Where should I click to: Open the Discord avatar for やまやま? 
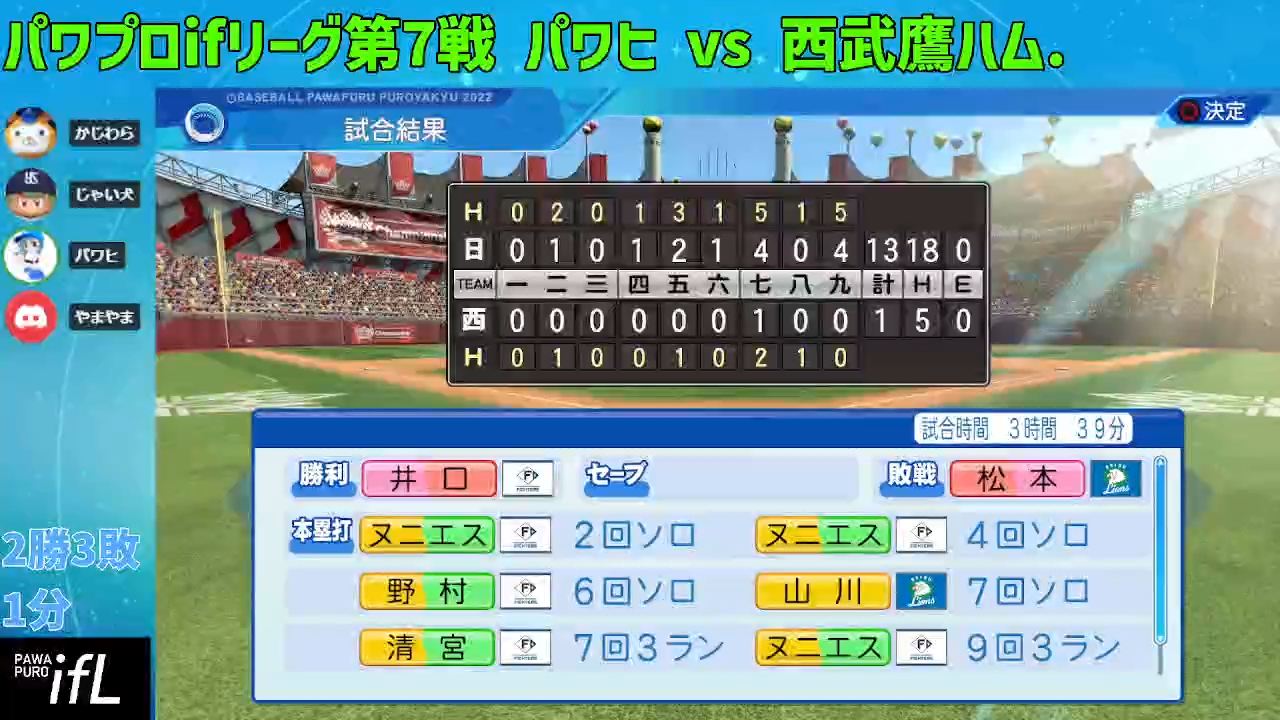tap(31, 317)
